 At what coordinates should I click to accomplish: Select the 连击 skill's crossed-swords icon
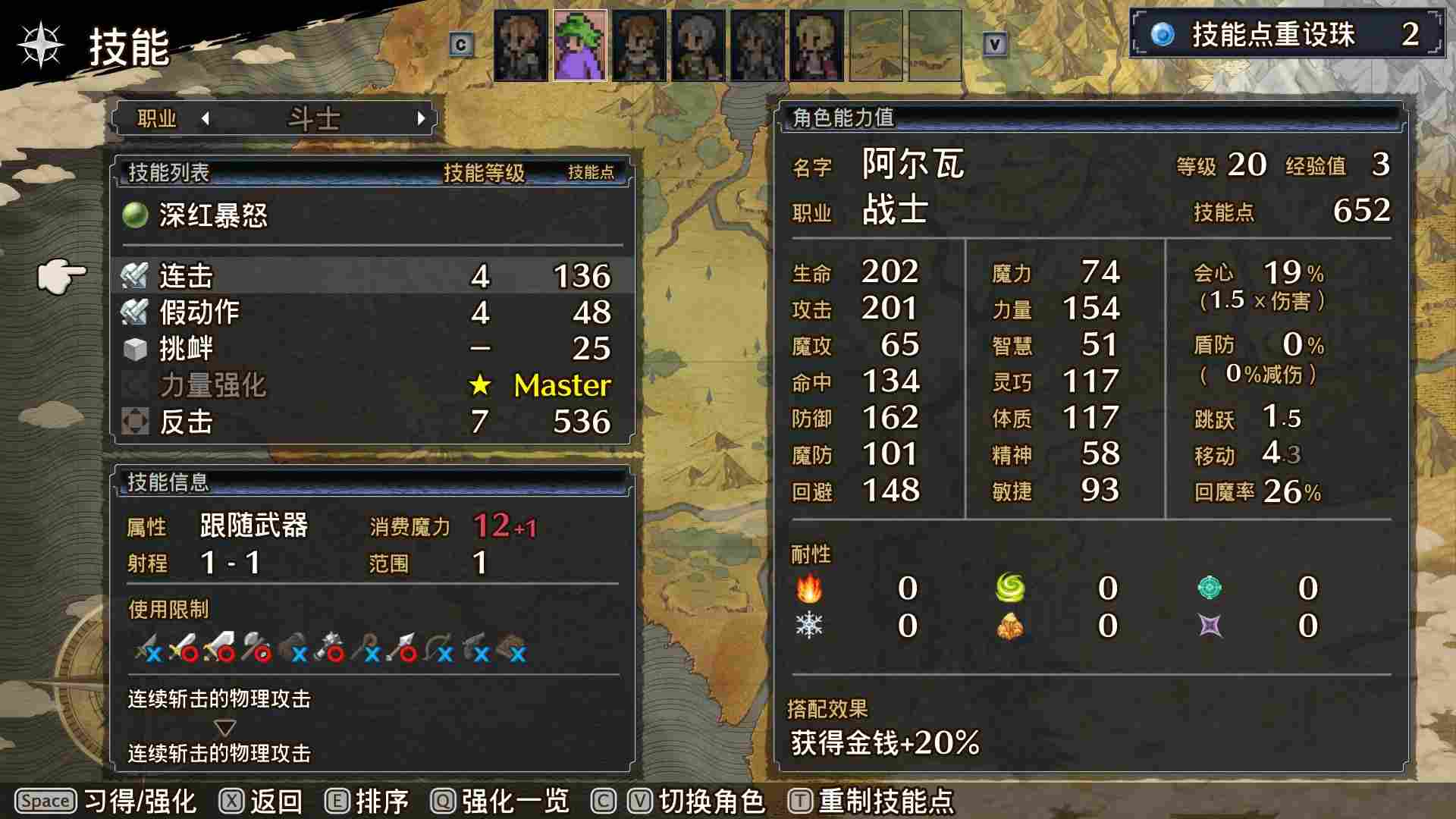coord(135,276)
